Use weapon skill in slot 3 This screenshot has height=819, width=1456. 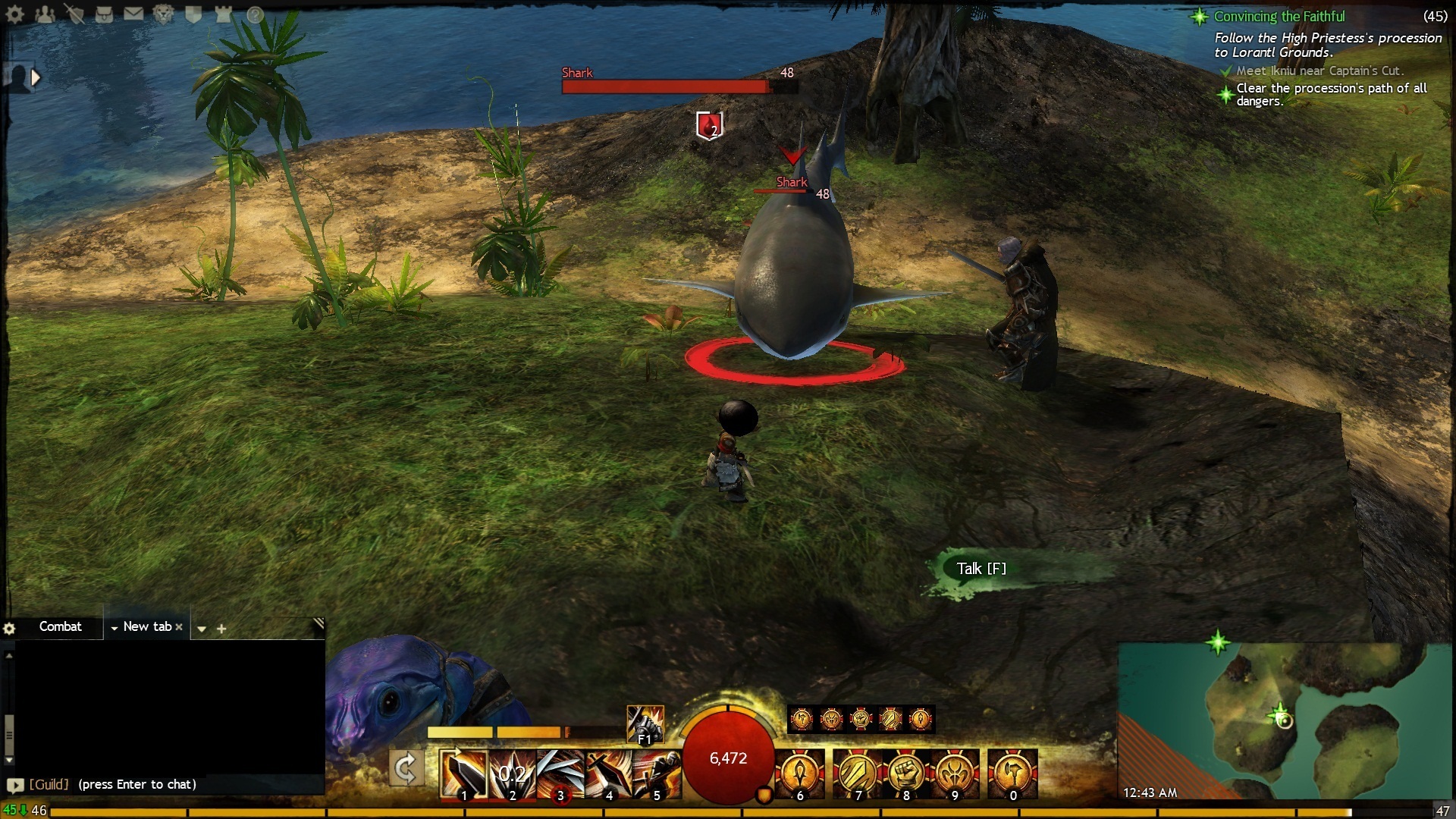point(560,773)
